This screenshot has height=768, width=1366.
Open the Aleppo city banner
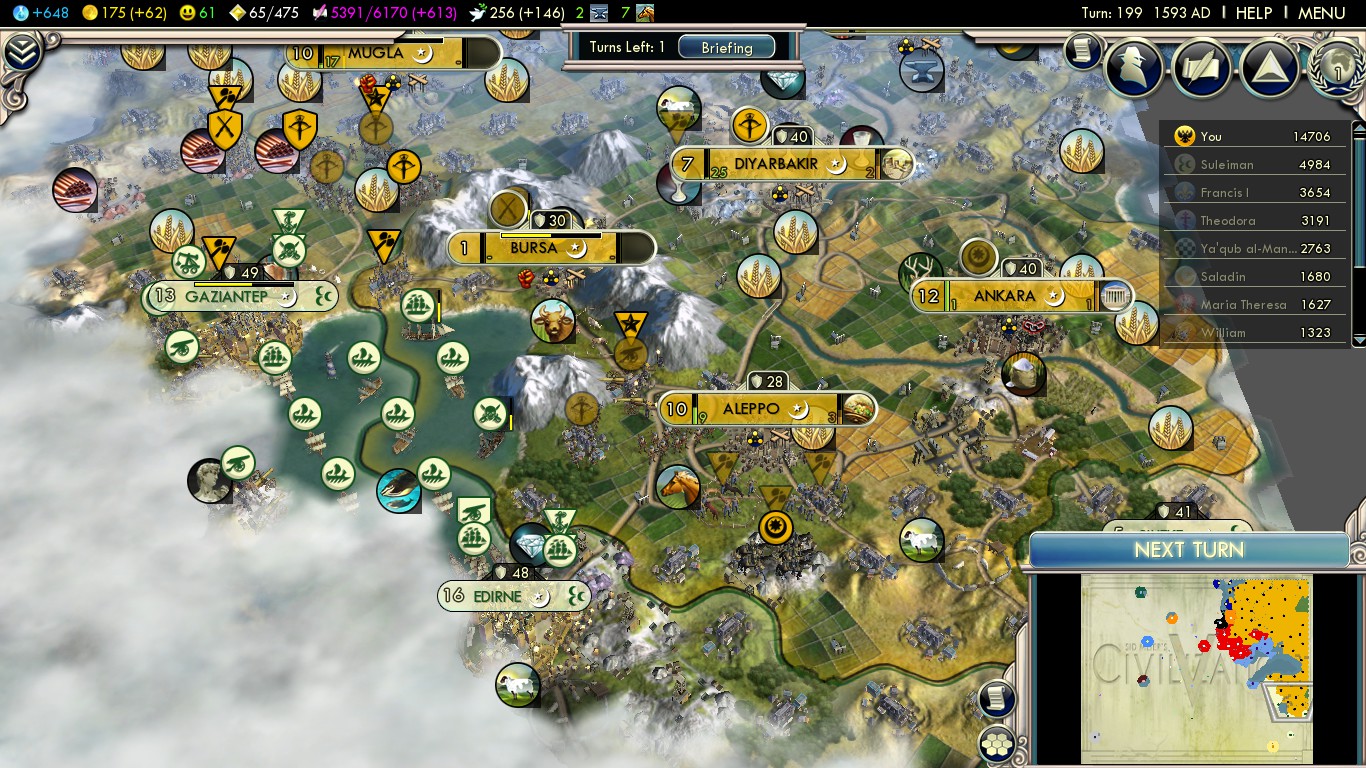tap(750, 409)
